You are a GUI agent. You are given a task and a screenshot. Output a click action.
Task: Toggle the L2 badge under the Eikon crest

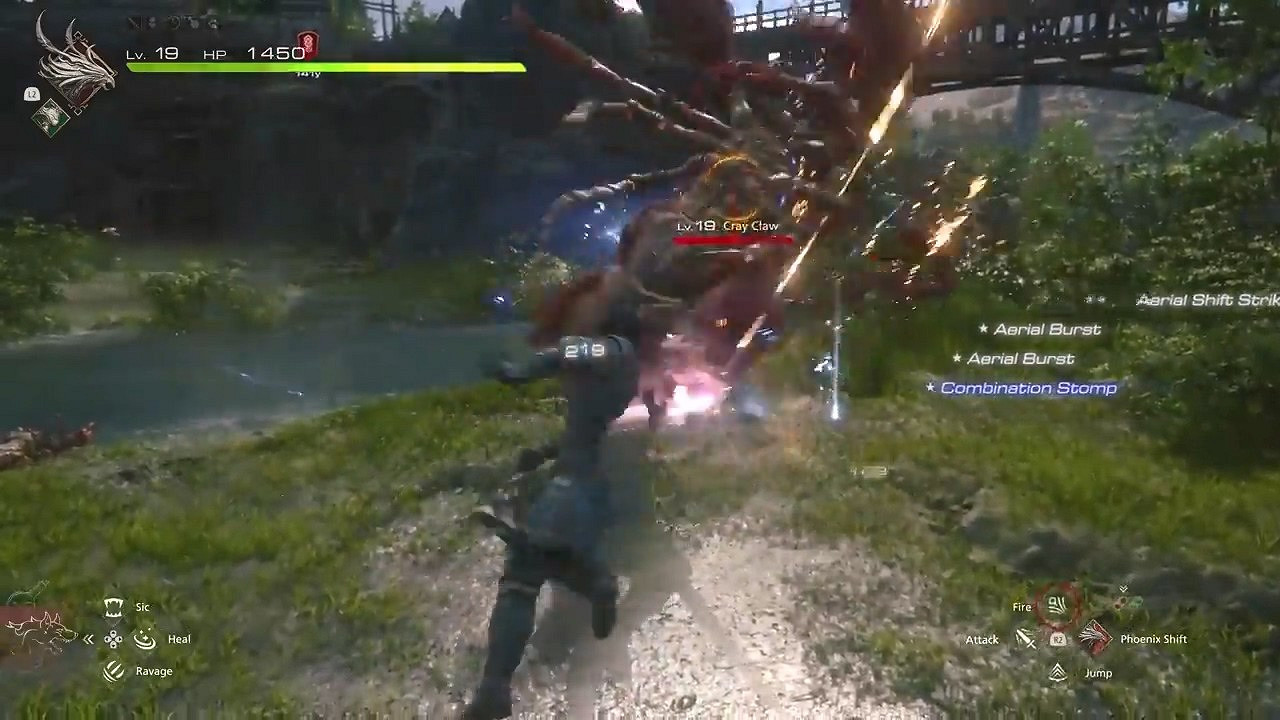pyautogui.click(x=31, y=94)
